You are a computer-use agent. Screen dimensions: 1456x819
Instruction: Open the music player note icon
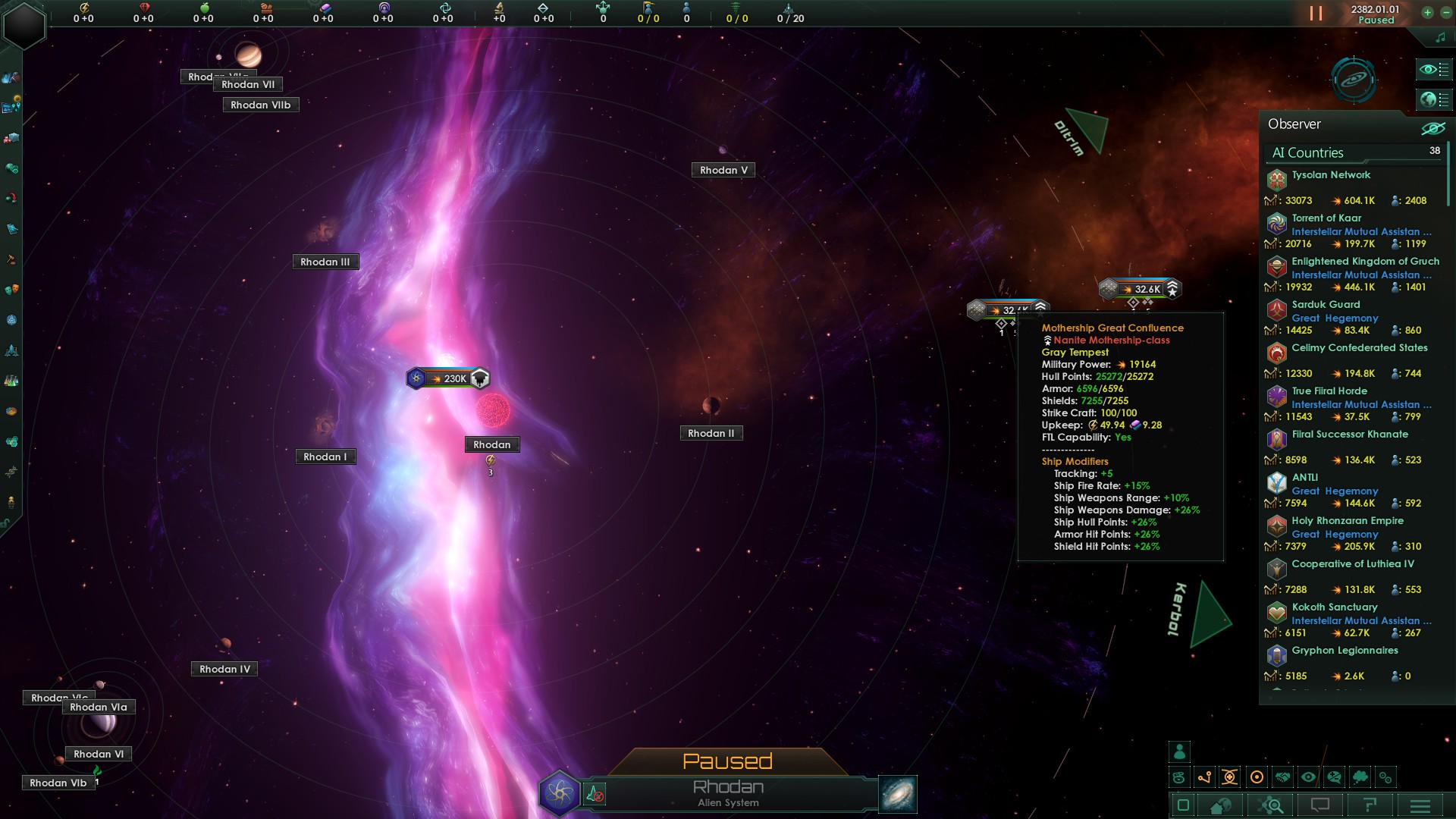pos(1440,37)
